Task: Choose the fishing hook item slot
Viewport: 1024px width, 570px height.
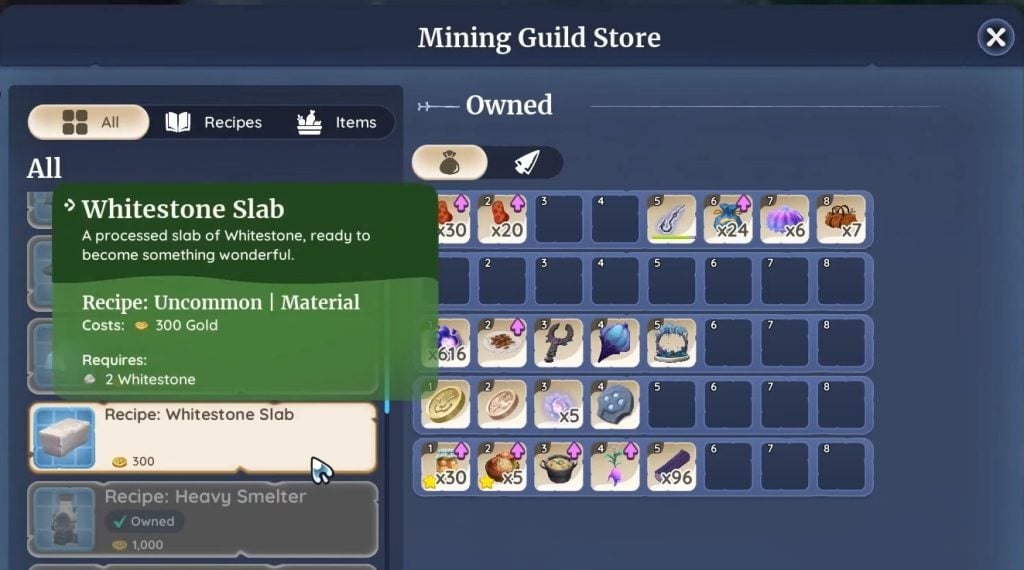Action: point(672,219)
